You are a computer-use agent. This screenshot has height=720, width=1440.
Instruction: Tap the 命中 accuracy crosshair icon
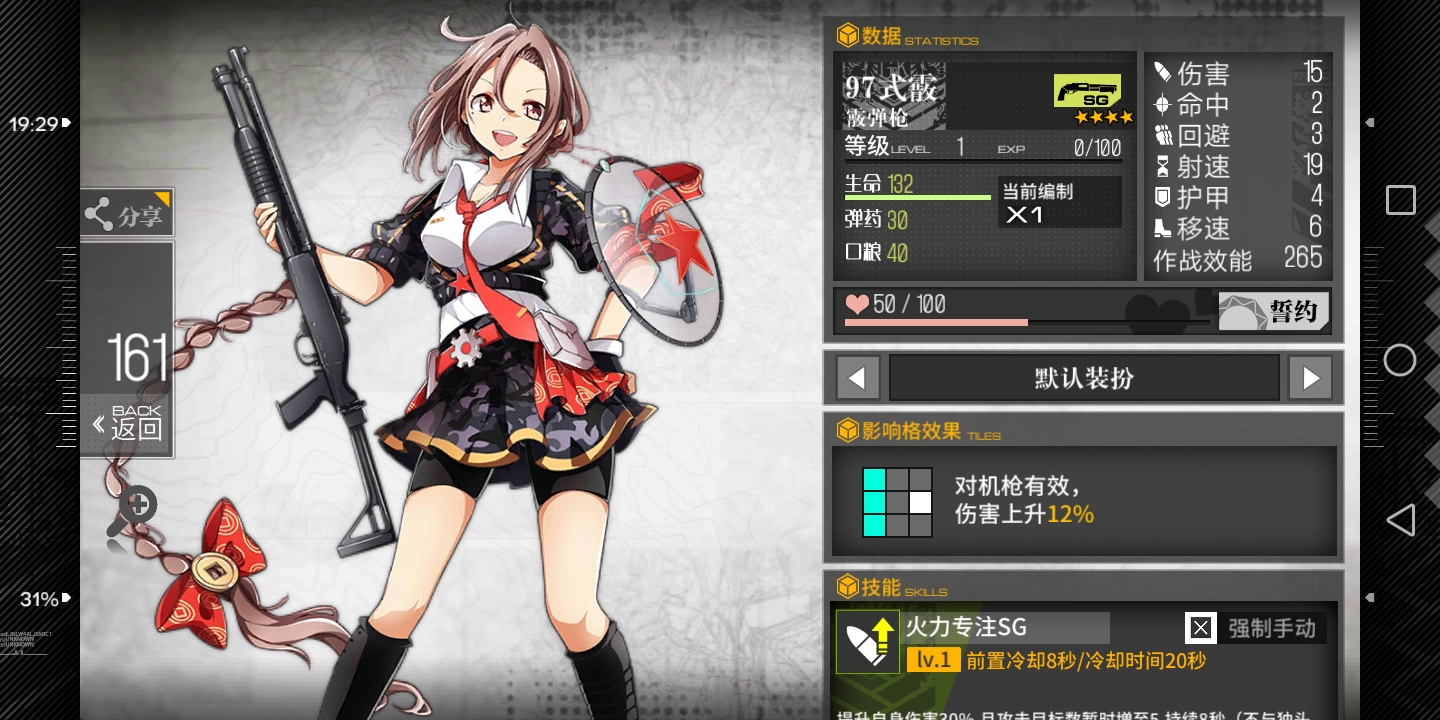[1162, 104]
